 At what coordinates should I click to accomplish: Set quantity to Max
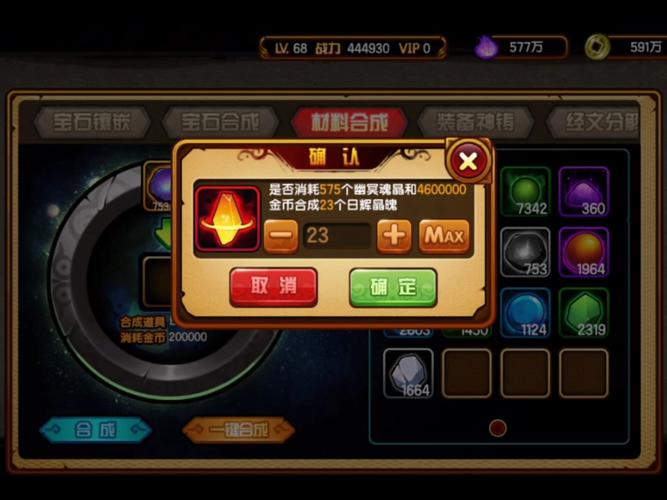(x=444, y=236)
